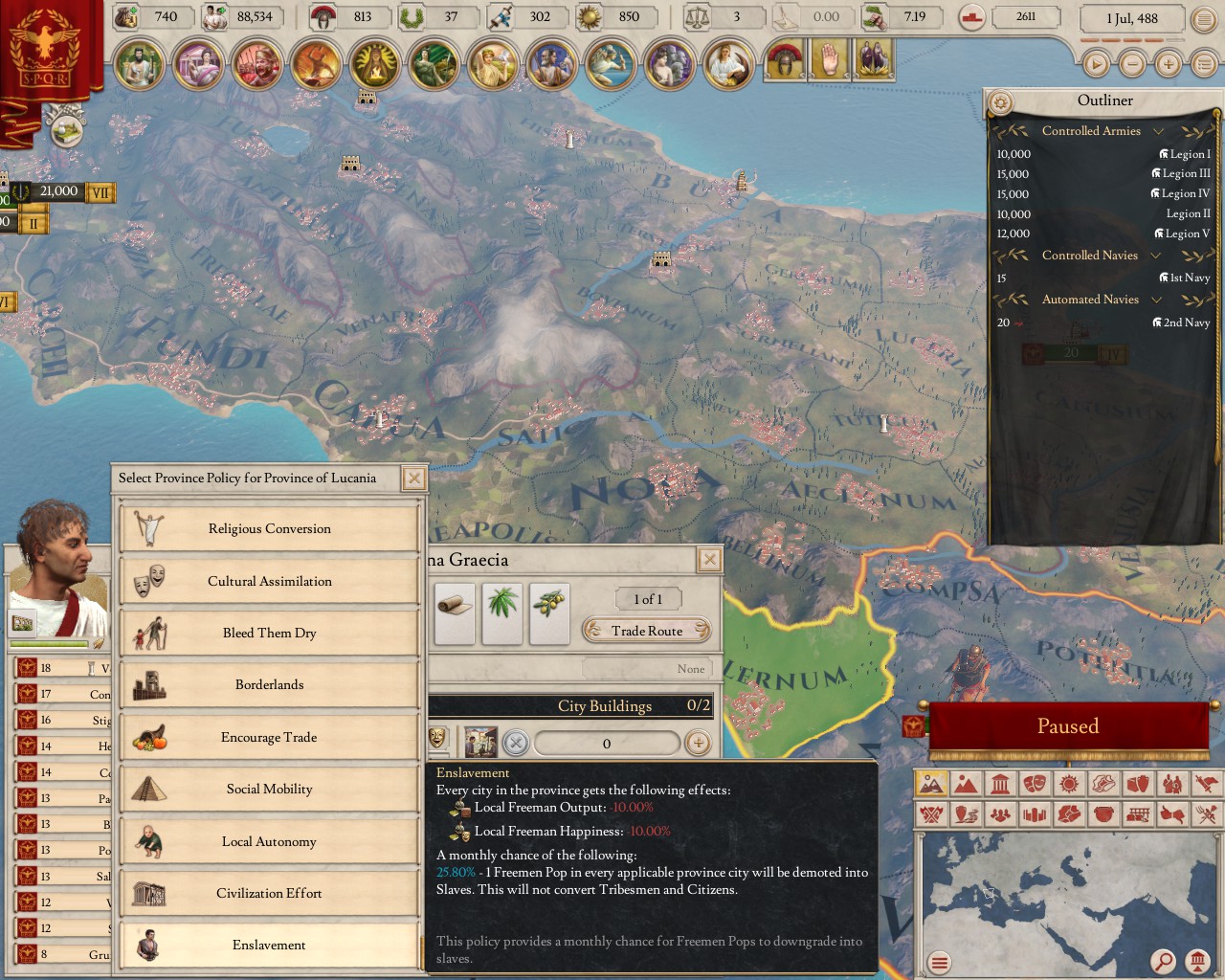This screenshot has height=980, width=1225.
Task: Select the Religious Conversion province policy
Action: coord(269,528)
